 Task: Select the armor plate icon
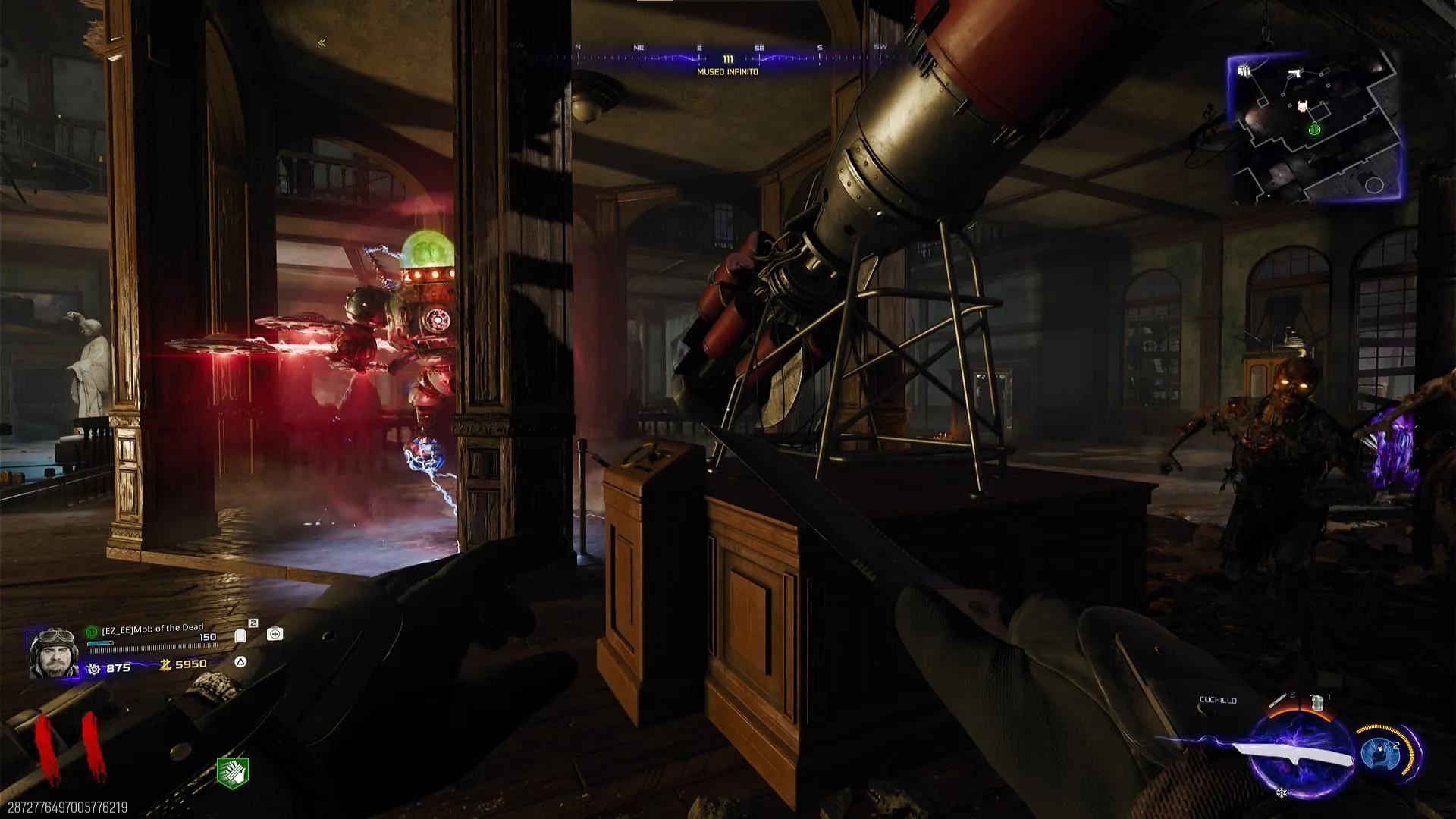[x=240, y=635]
